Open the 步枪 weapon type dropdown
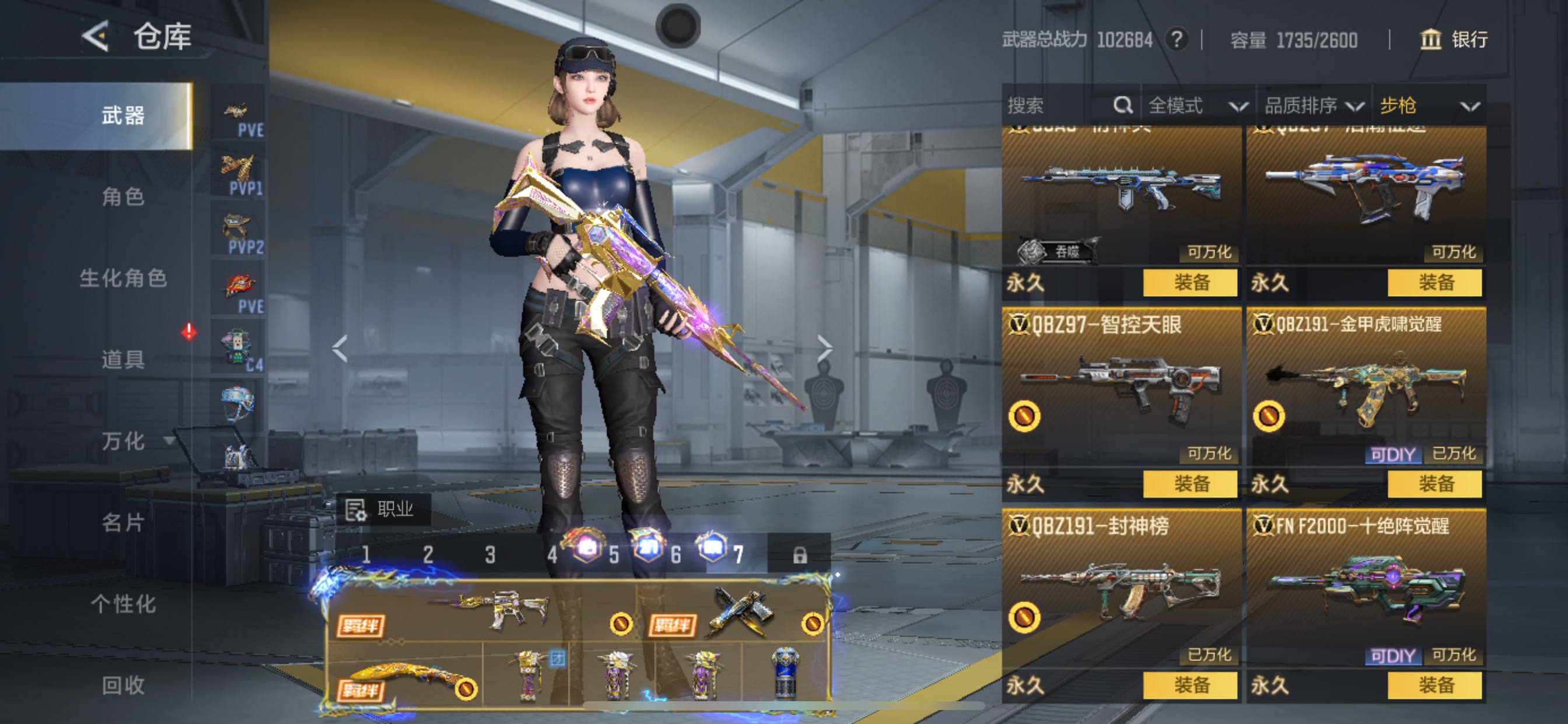 (x=1429, y=106)
